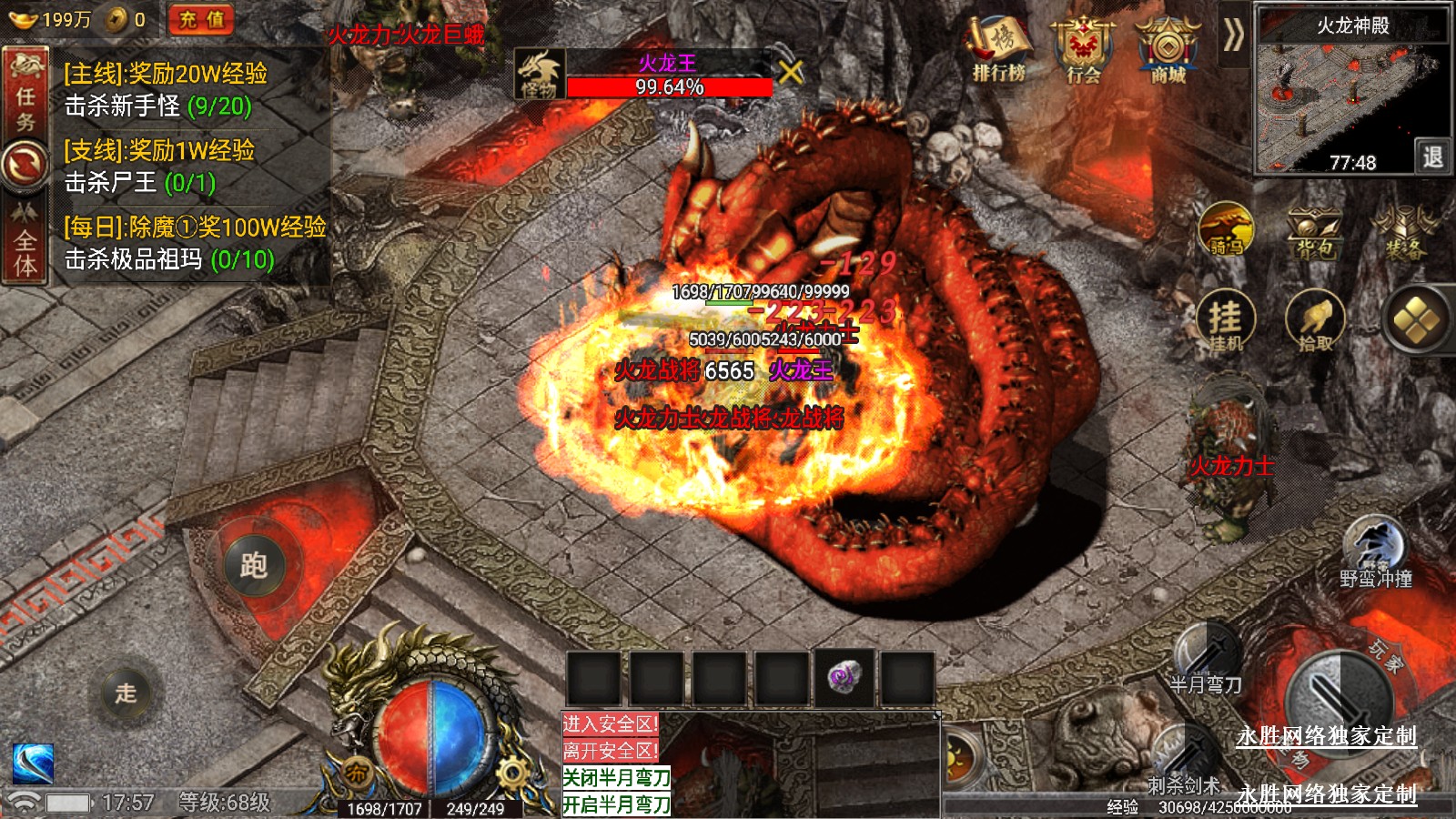Switch to the 任务 quest tab
Screen dimensions: 1456x819
click(x=25, y=96)
